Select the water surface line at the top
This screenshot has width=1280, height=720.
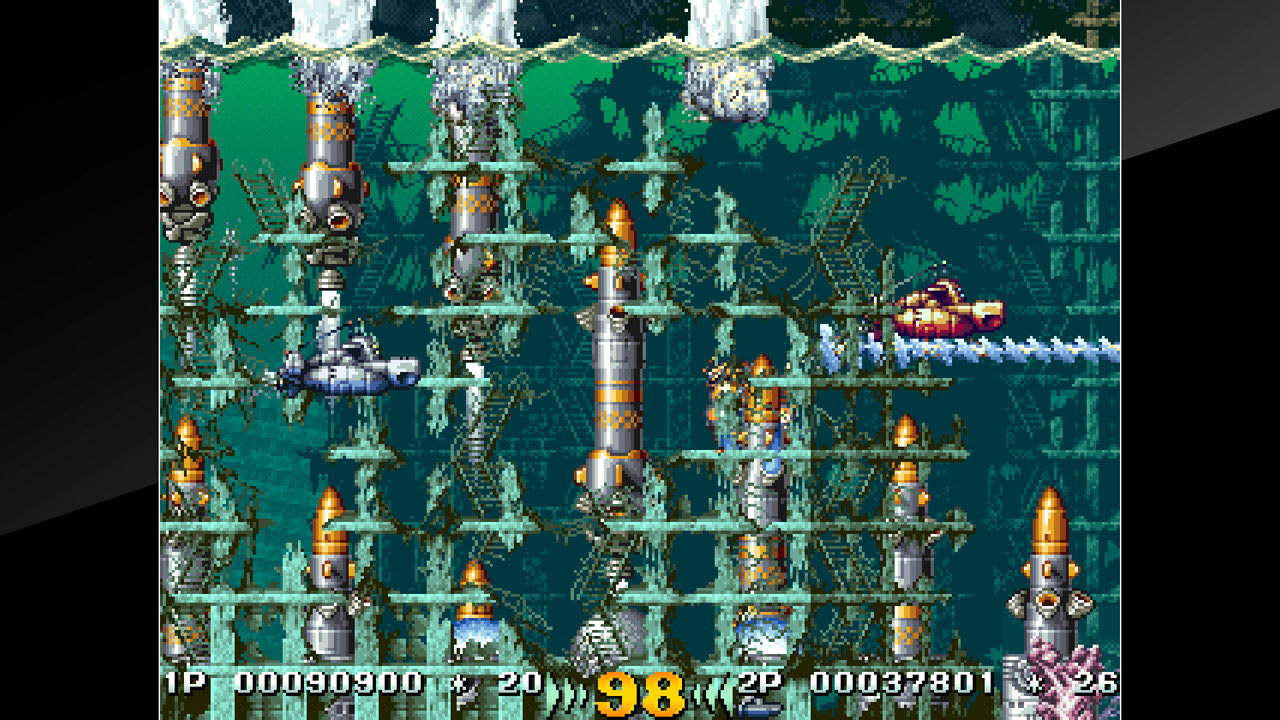[x=640, y=45]
